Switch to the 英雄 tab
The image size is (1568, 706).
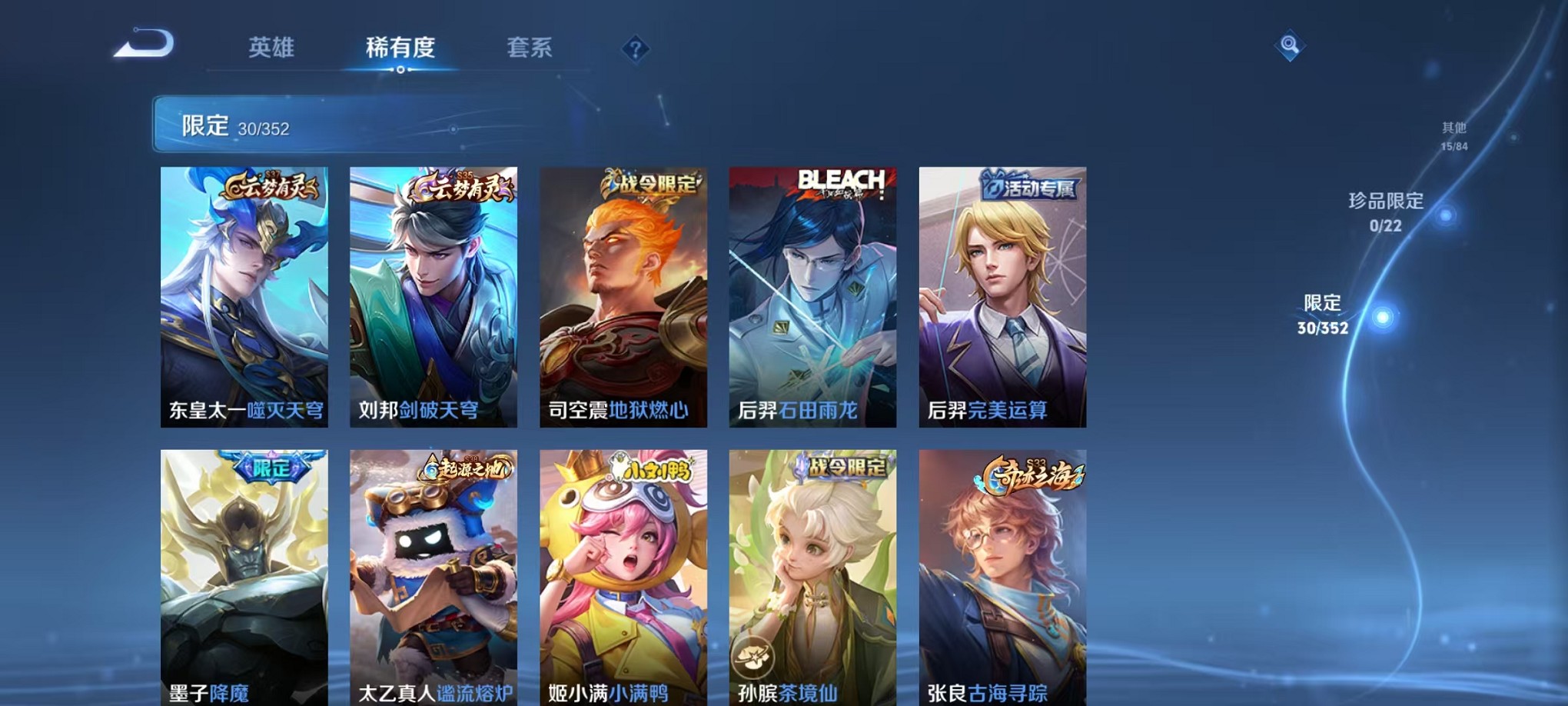pos(270,48)
